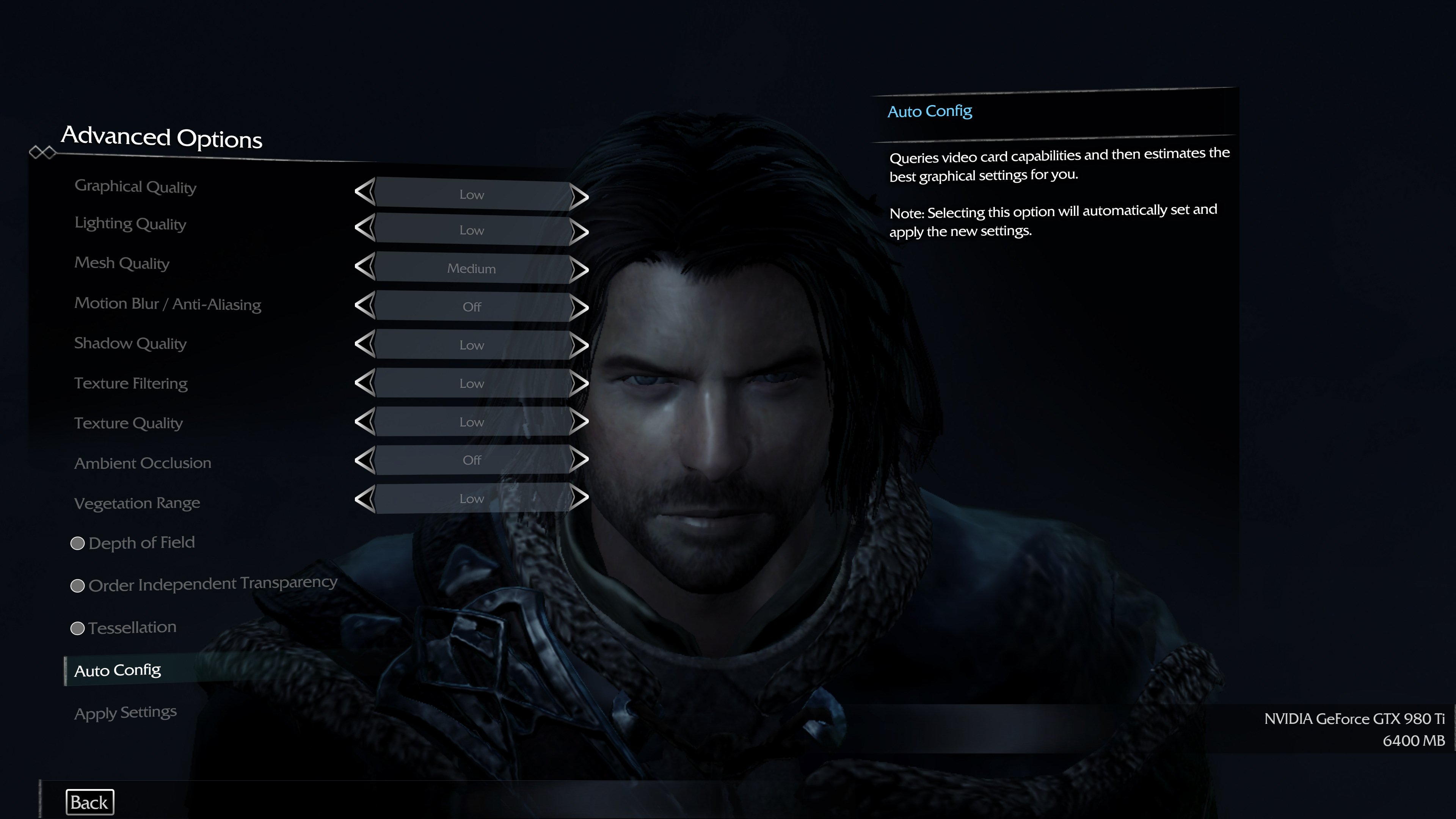
Task: Click left arrow beside Texture Filtering
Action: tap(365, 383)
